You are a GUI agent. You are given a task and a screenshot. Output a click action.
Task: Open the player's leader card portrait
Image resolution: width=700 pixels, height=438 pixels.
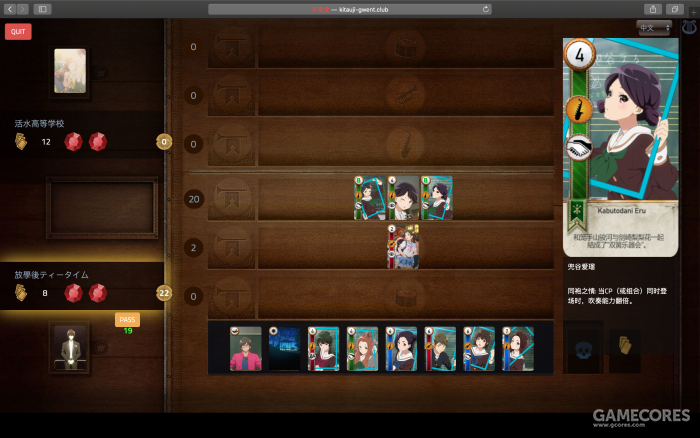pos(69,346)
